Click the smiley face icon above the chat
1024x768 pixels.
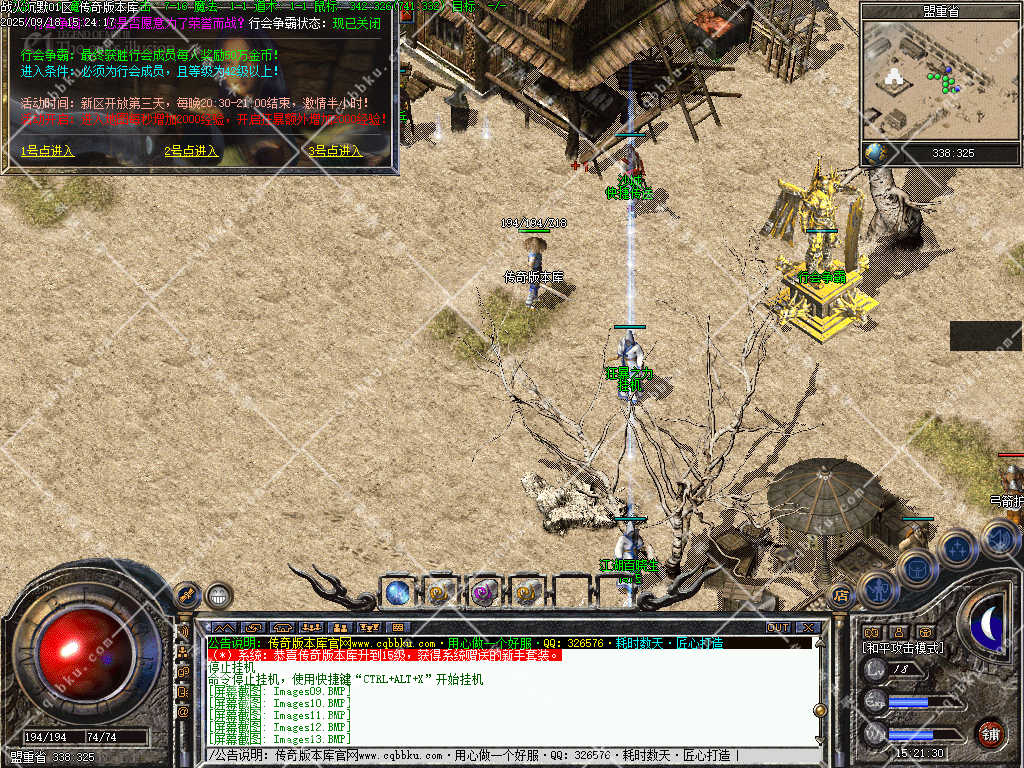point(218,596)
